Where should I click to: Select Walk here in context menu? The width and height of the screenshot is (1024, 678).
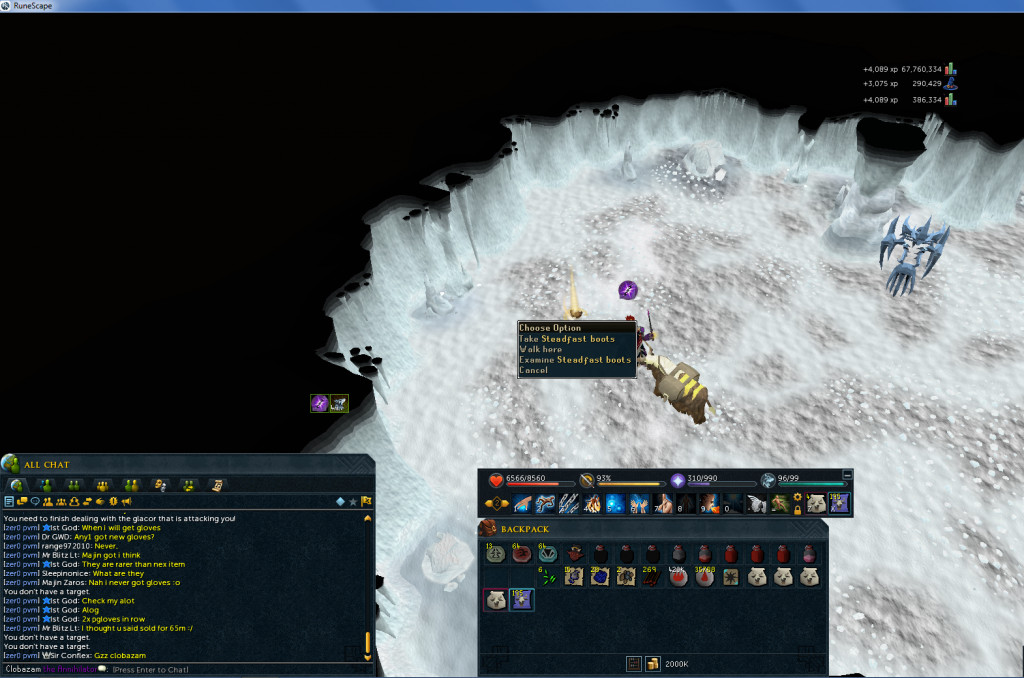[541, 349]
